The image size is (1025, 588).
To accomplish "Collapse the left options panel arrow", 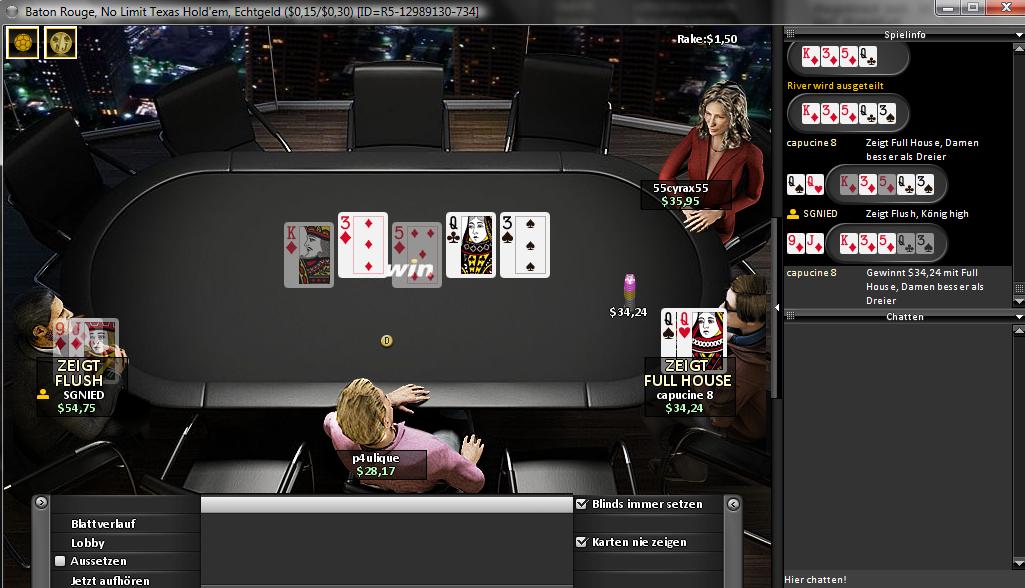I will tap(41, 503).
